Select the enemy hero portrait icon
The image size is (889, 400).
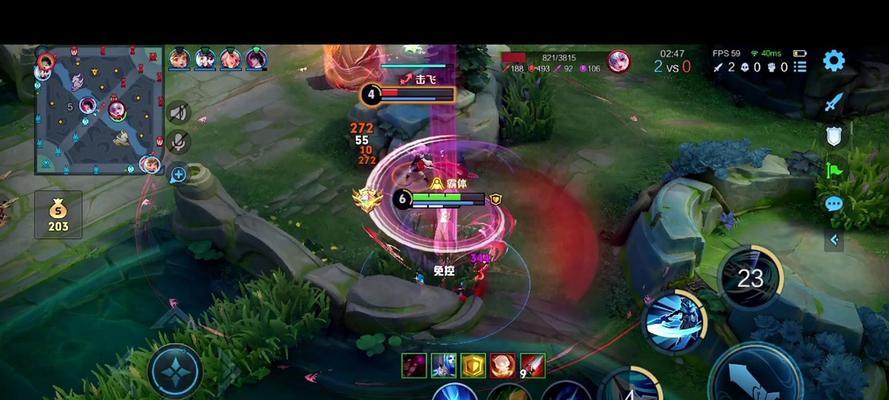[618, 61]
